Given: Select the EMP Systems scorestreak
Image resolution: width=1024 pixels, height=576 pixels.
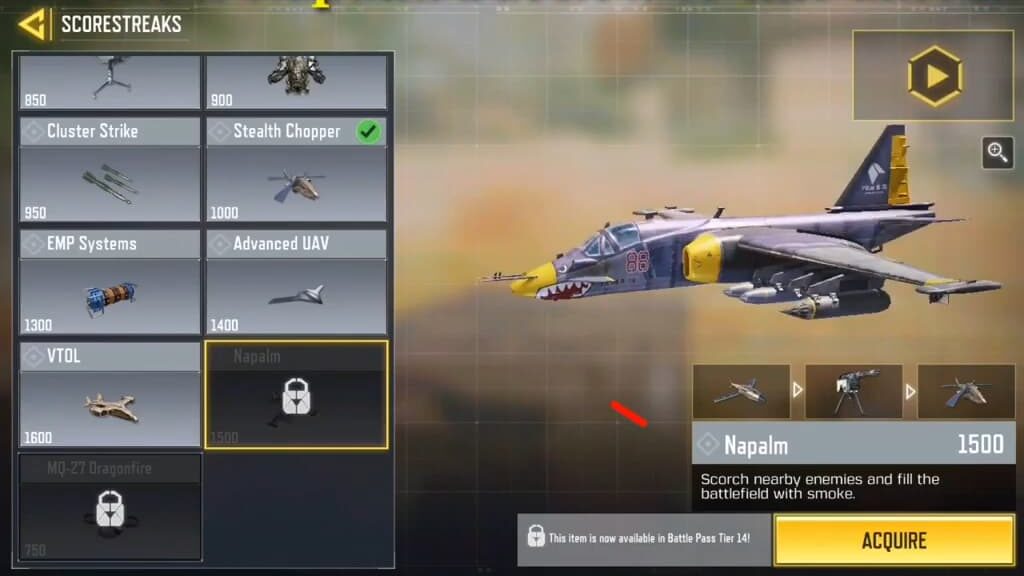Looking at the screenshot, I should point(110,283).
